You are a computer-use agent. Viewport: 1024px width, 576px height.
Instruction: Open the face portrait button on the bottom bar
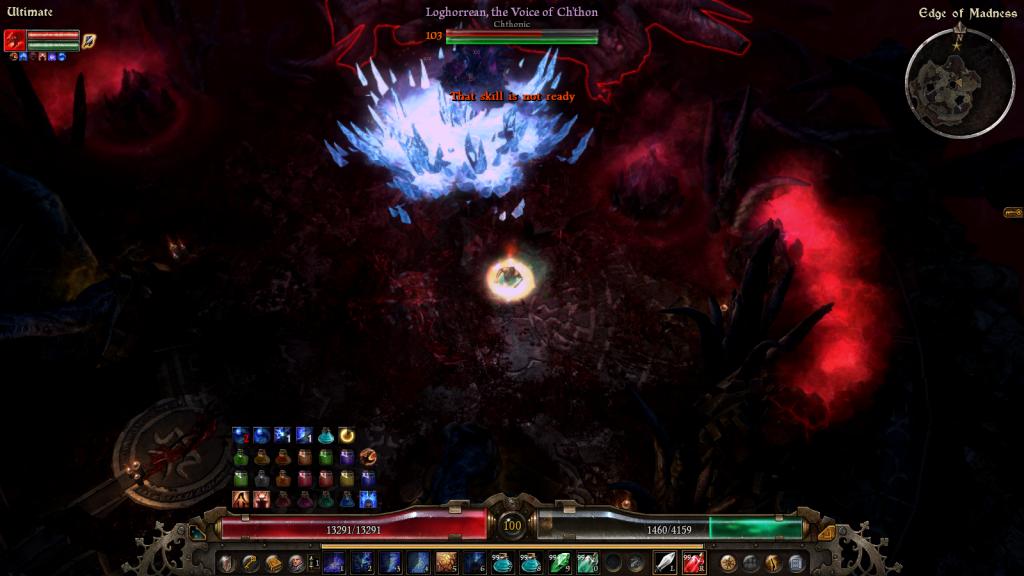click(x=296, y=563)
